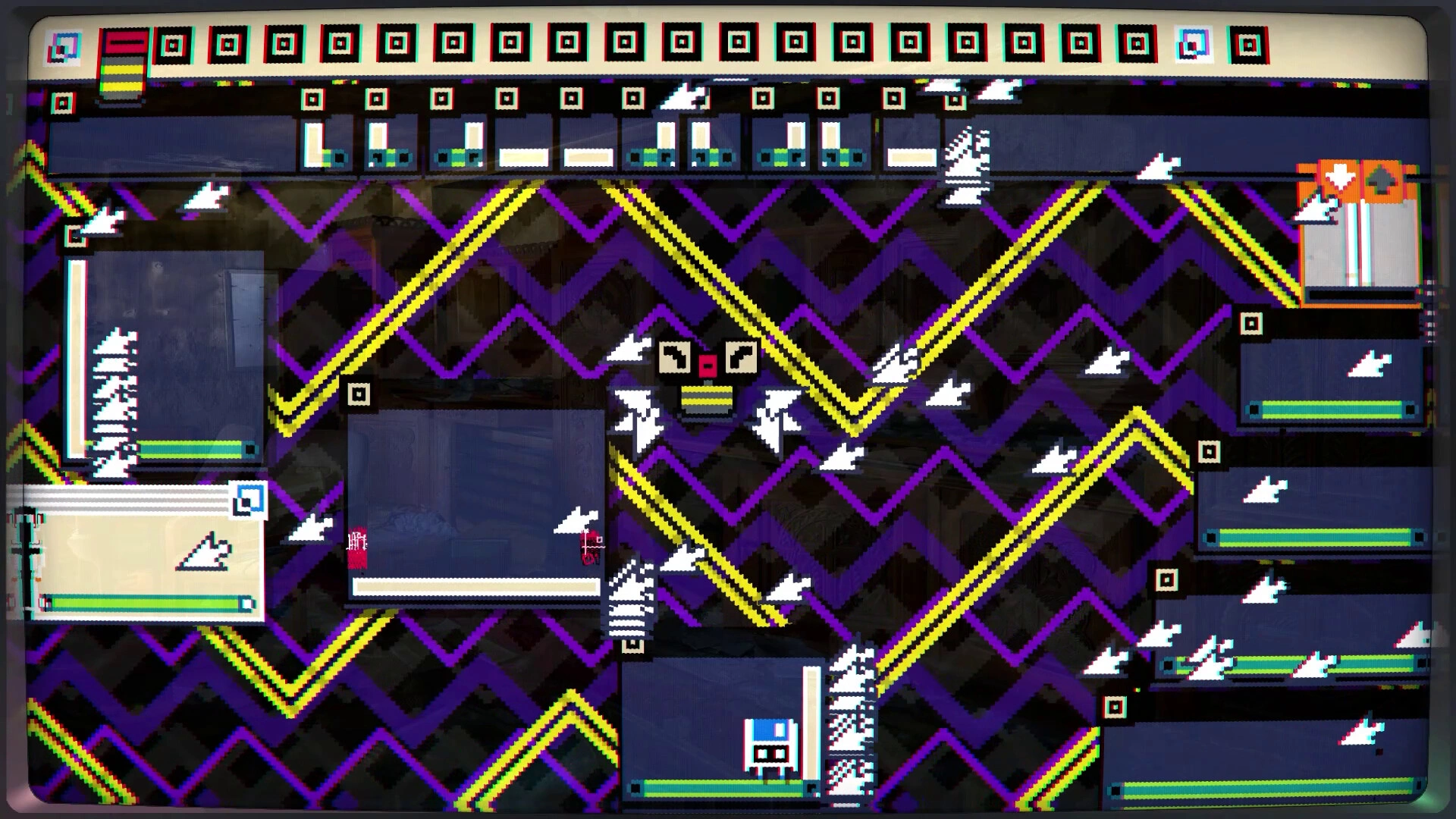The width and height of the screenshot is (1456, 819).
Task: Click the small target checkbox above the center window
Action: [360, 394]
